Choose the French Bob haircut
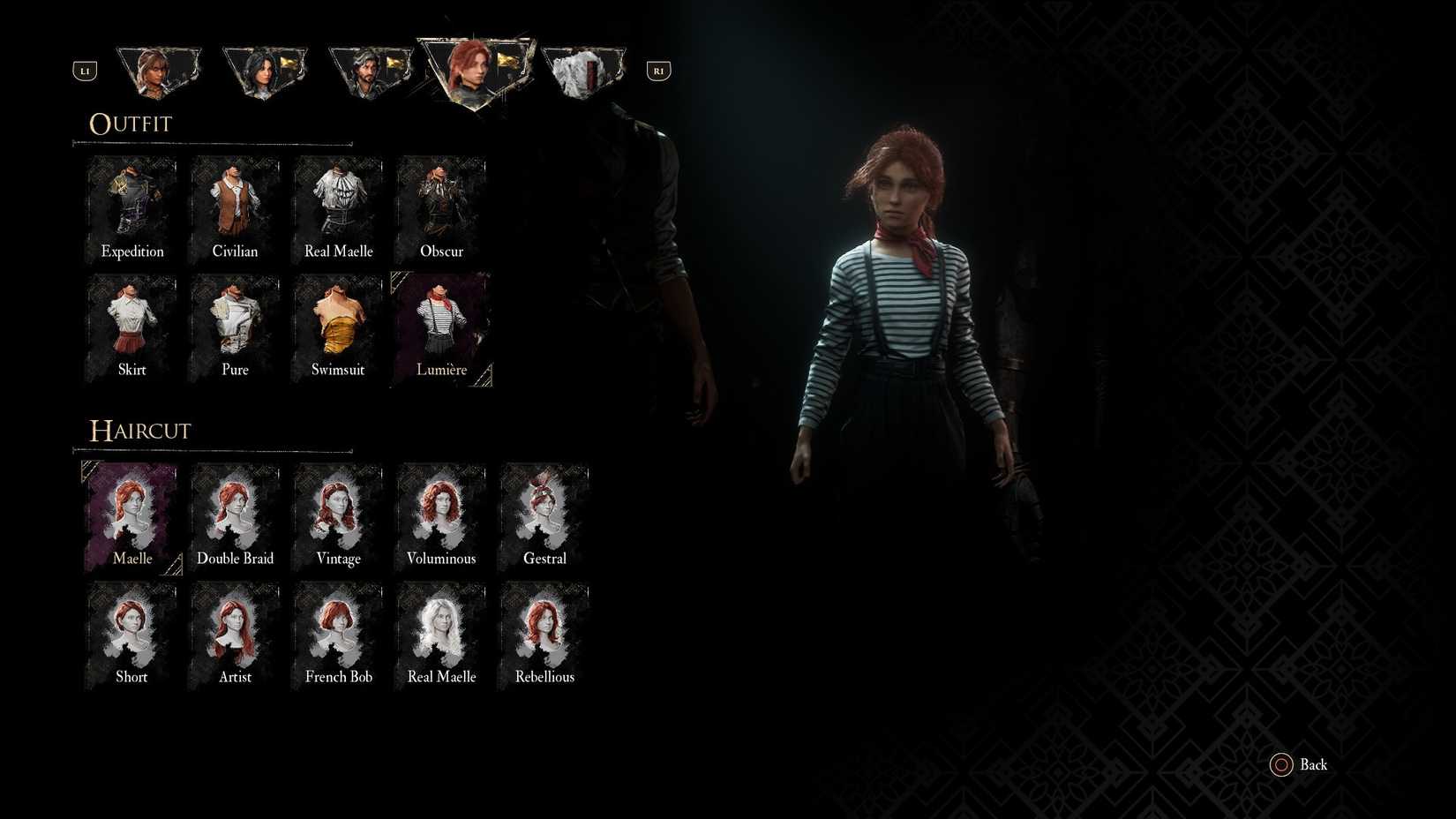Screen dimensions: 1456x819 [x=338, y=634]
